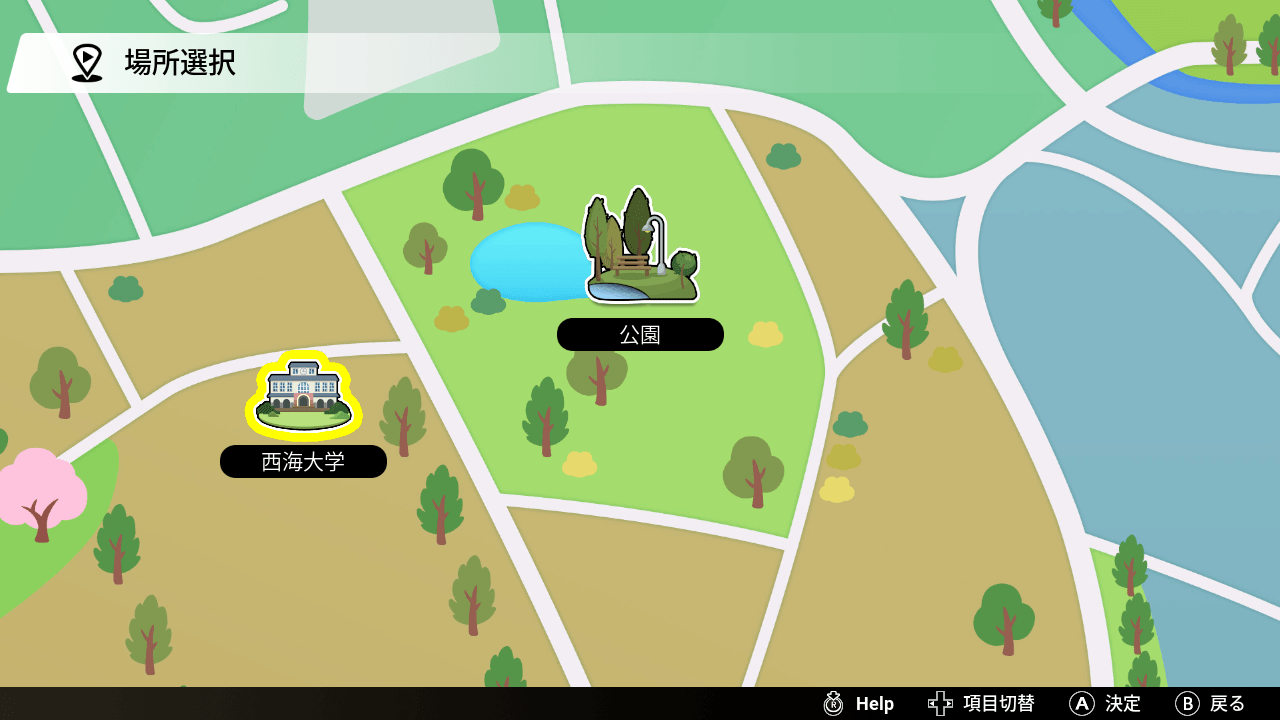Choose the 公園 park location icon
1280x720 pixels.
(x=641, y=250)
